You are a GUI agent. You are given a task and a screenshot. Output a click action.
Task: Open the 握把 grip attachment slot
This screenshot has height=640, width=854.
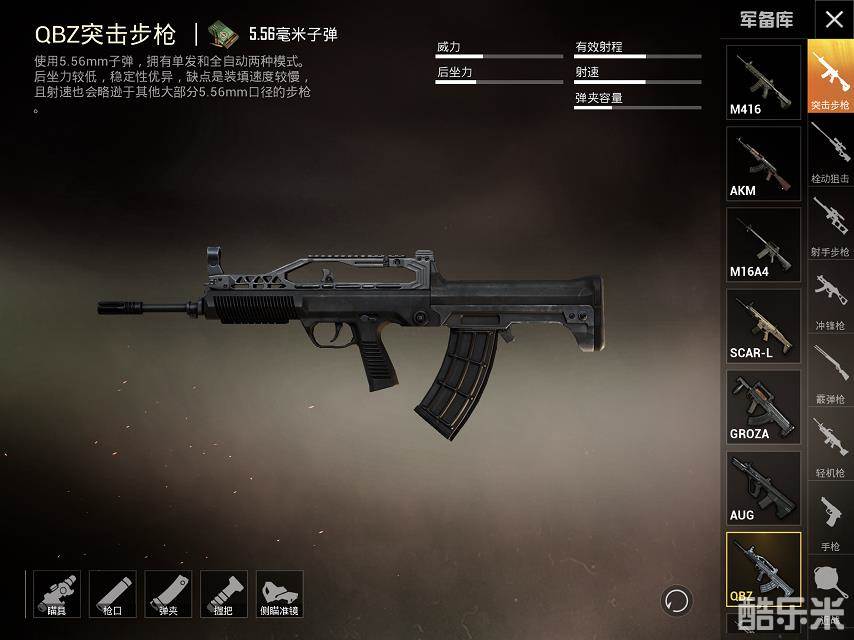pos(224,594)
